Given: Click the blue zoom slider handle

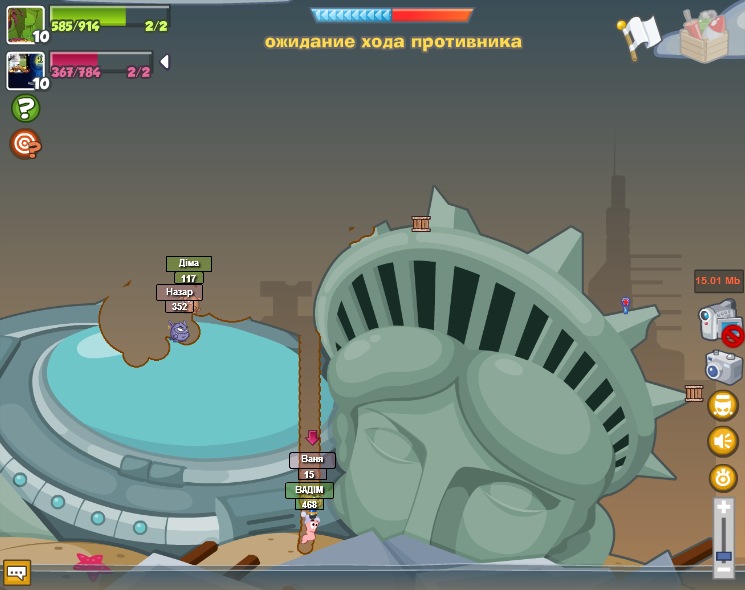Looking at the screenshot, I should [x=723, y=555].
